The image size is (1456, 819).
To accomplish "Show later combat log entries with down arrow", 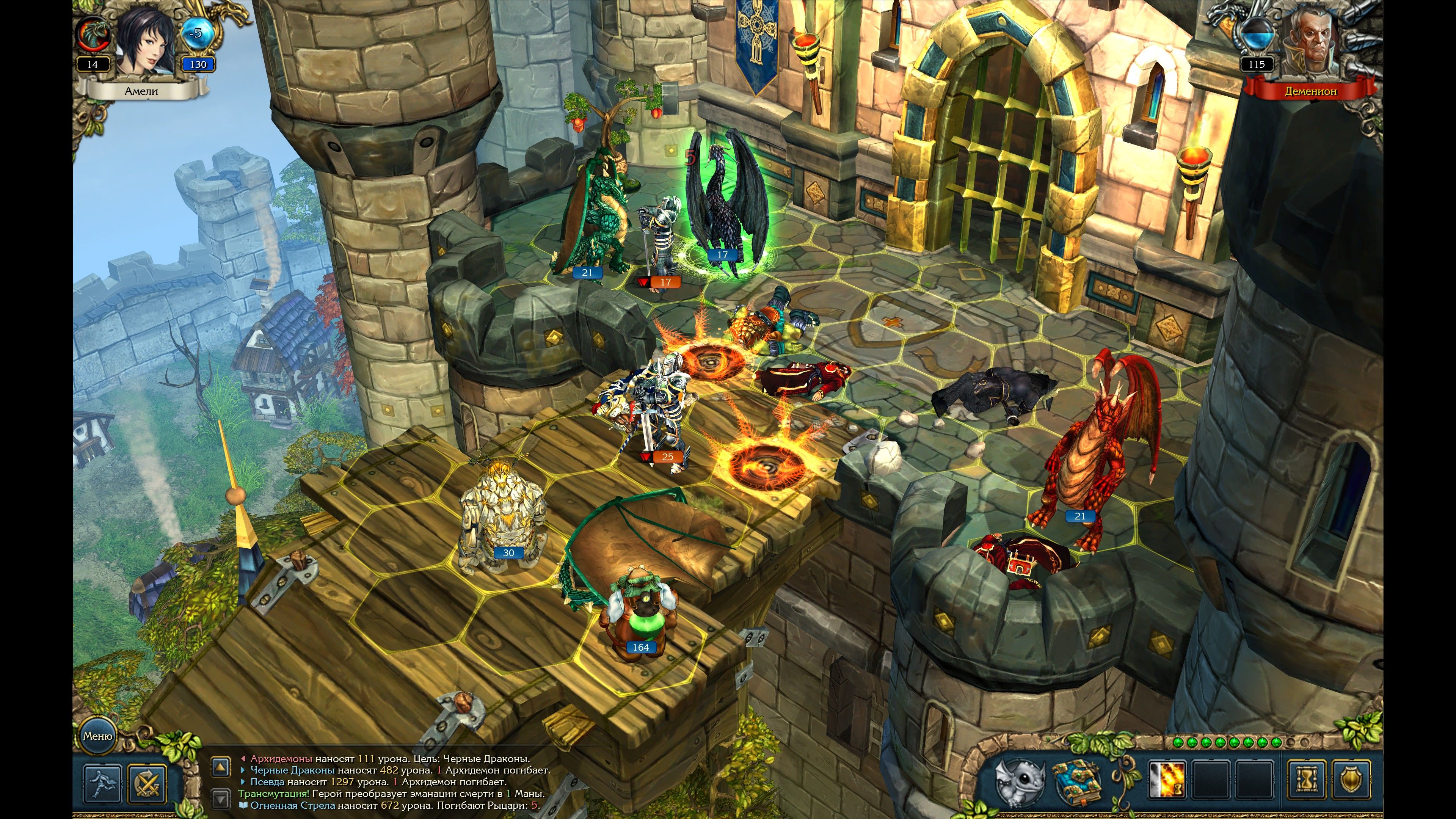I will (x=220, y=798).
